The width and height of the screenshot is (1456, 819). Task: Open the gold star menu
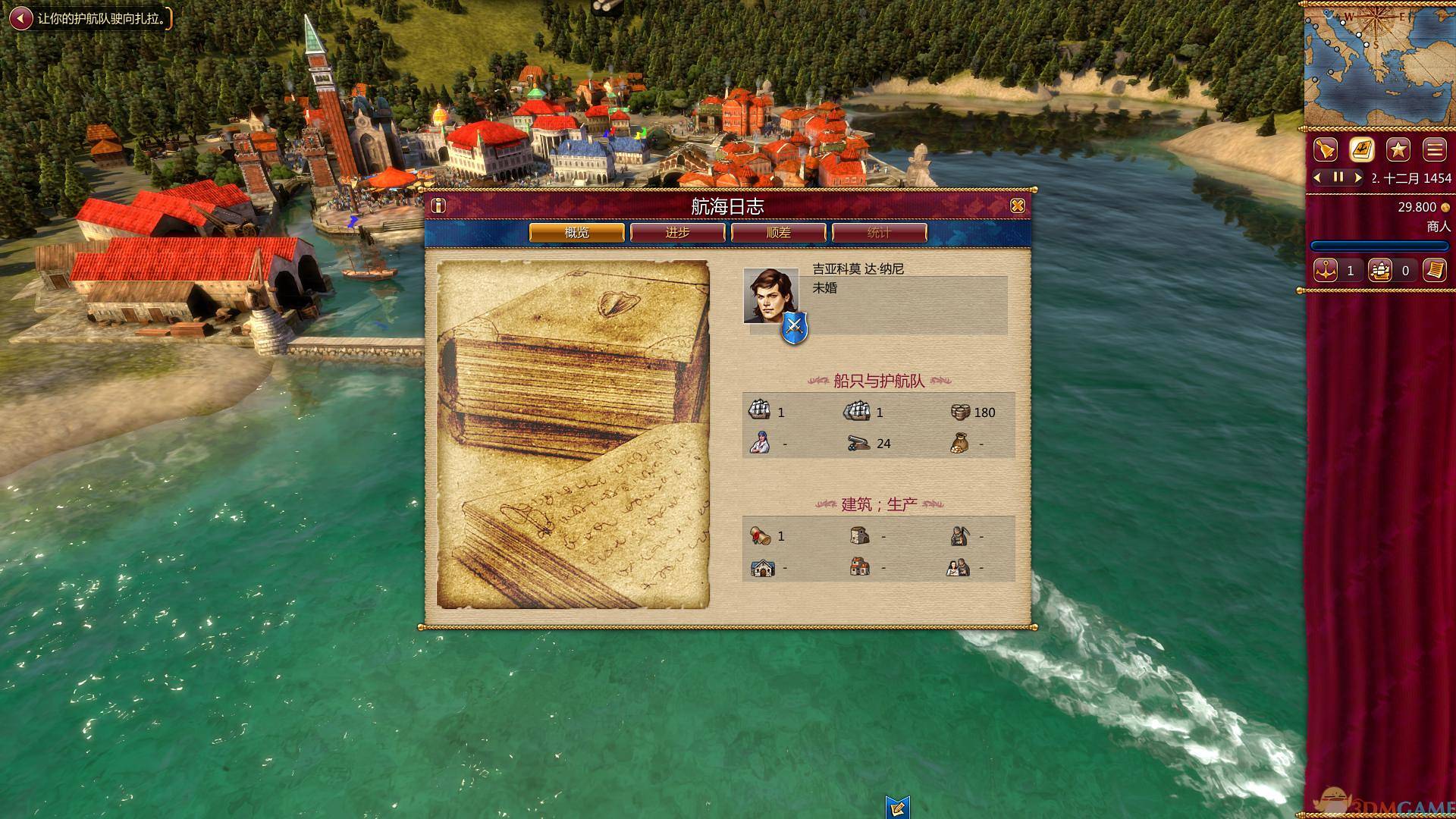[x=1398, y=149]
